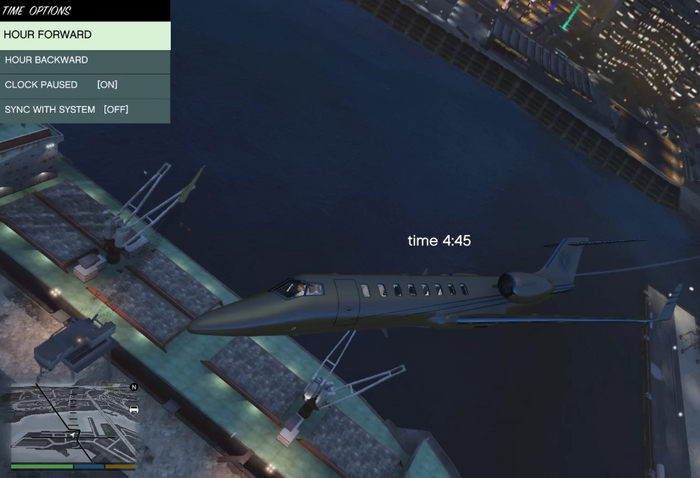The height and width of the screenshot is (478, 700).
Task: Toggle the Clock Paused setting
Action: (85, 85)
